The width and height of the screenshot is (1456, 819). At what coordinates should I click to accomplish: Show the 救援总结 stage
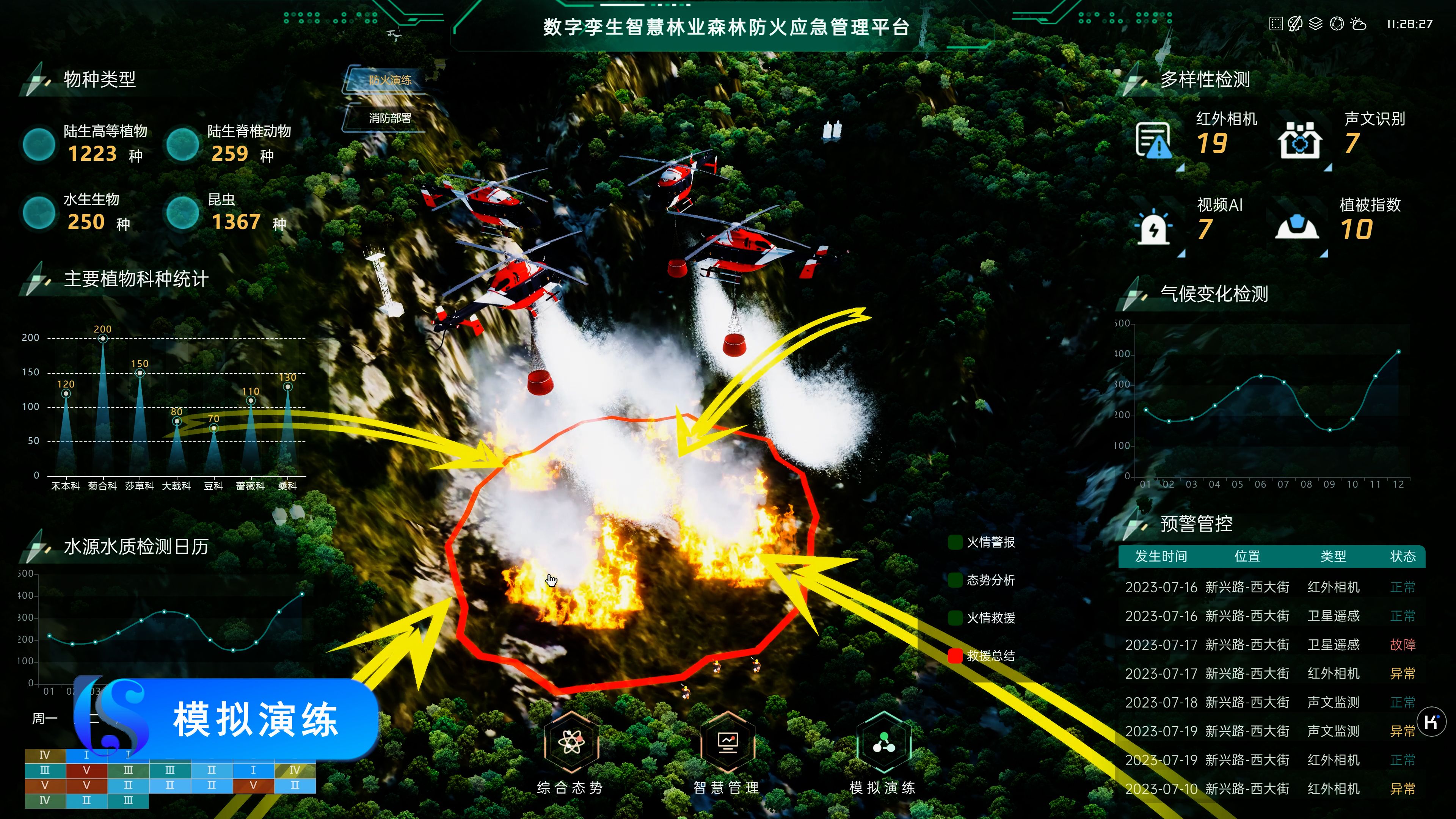[x=990, y=656]
